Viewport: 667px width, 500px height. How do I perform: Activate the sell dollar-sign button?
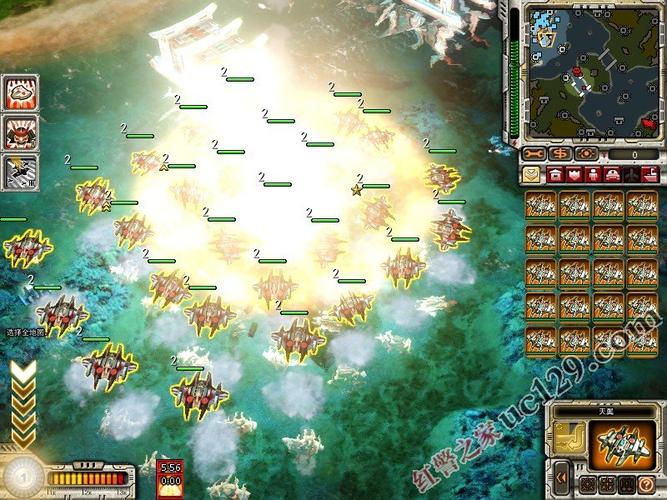click(x=560, y=154)
